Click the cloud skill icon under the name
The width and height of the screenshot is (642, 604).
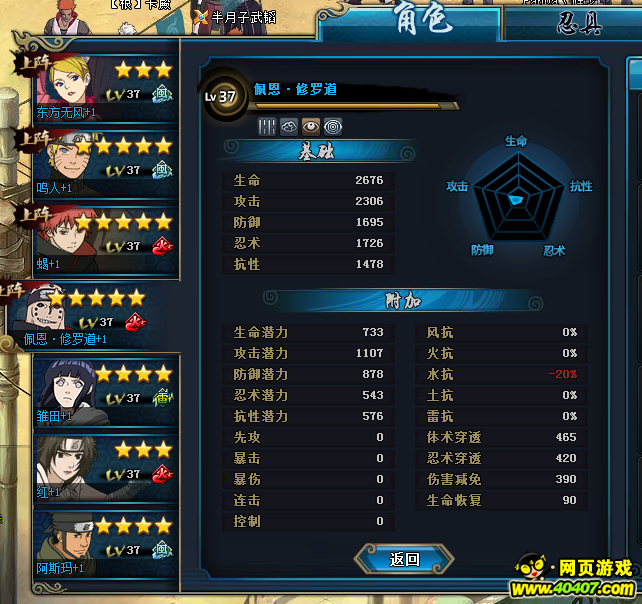(x=289, y=126)
